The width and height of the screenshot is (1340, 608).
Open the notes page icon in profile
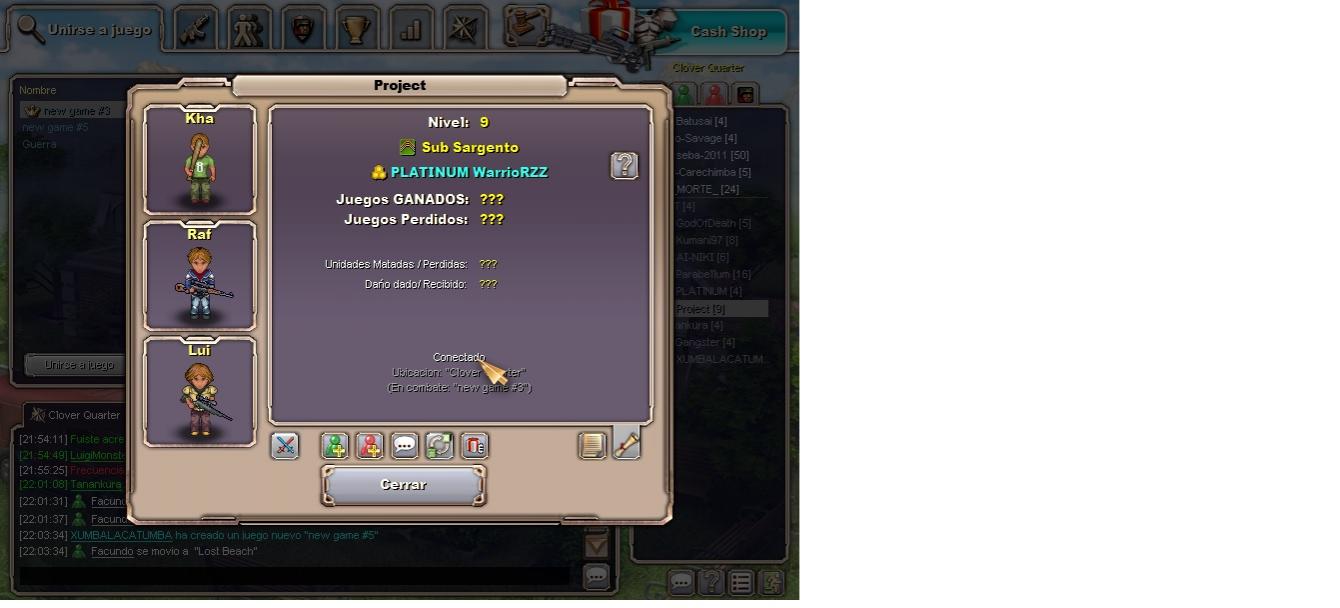(x=592, y=446)
